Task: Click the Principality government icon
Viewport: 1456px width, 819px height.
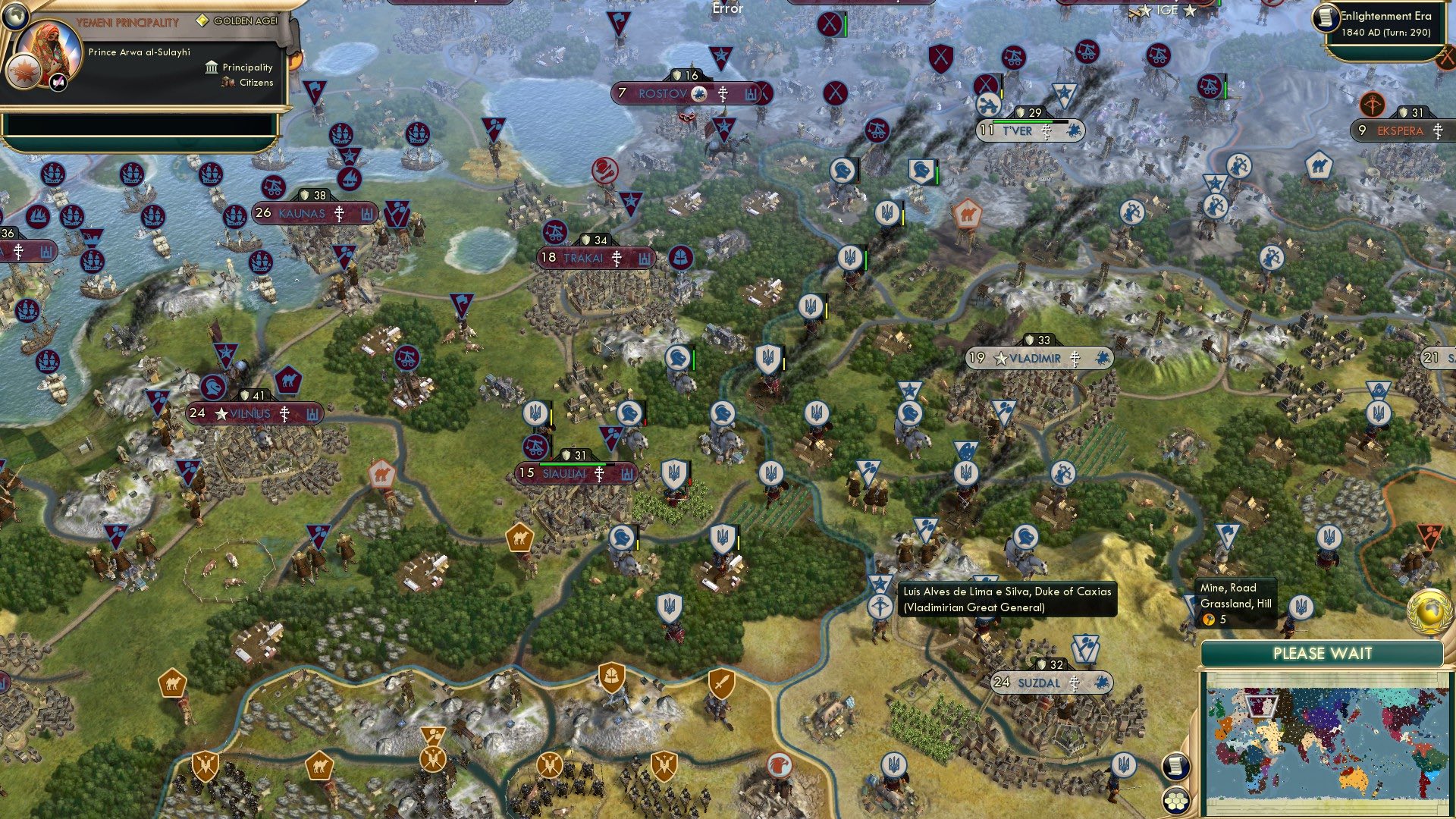Action: tap(210, 67)
